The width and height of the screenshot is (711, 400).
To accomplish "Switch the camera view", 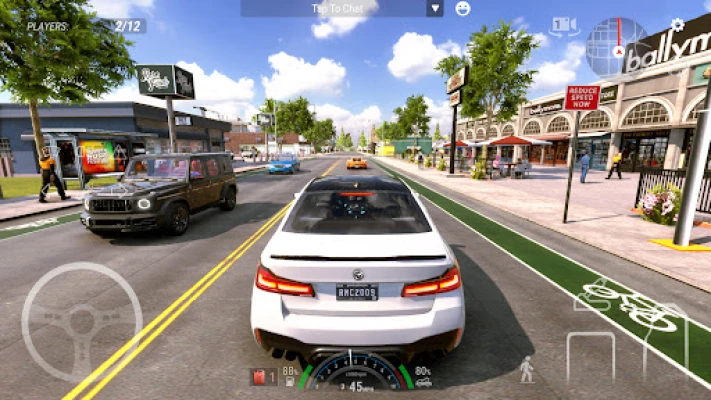I will tap(564, 26).
